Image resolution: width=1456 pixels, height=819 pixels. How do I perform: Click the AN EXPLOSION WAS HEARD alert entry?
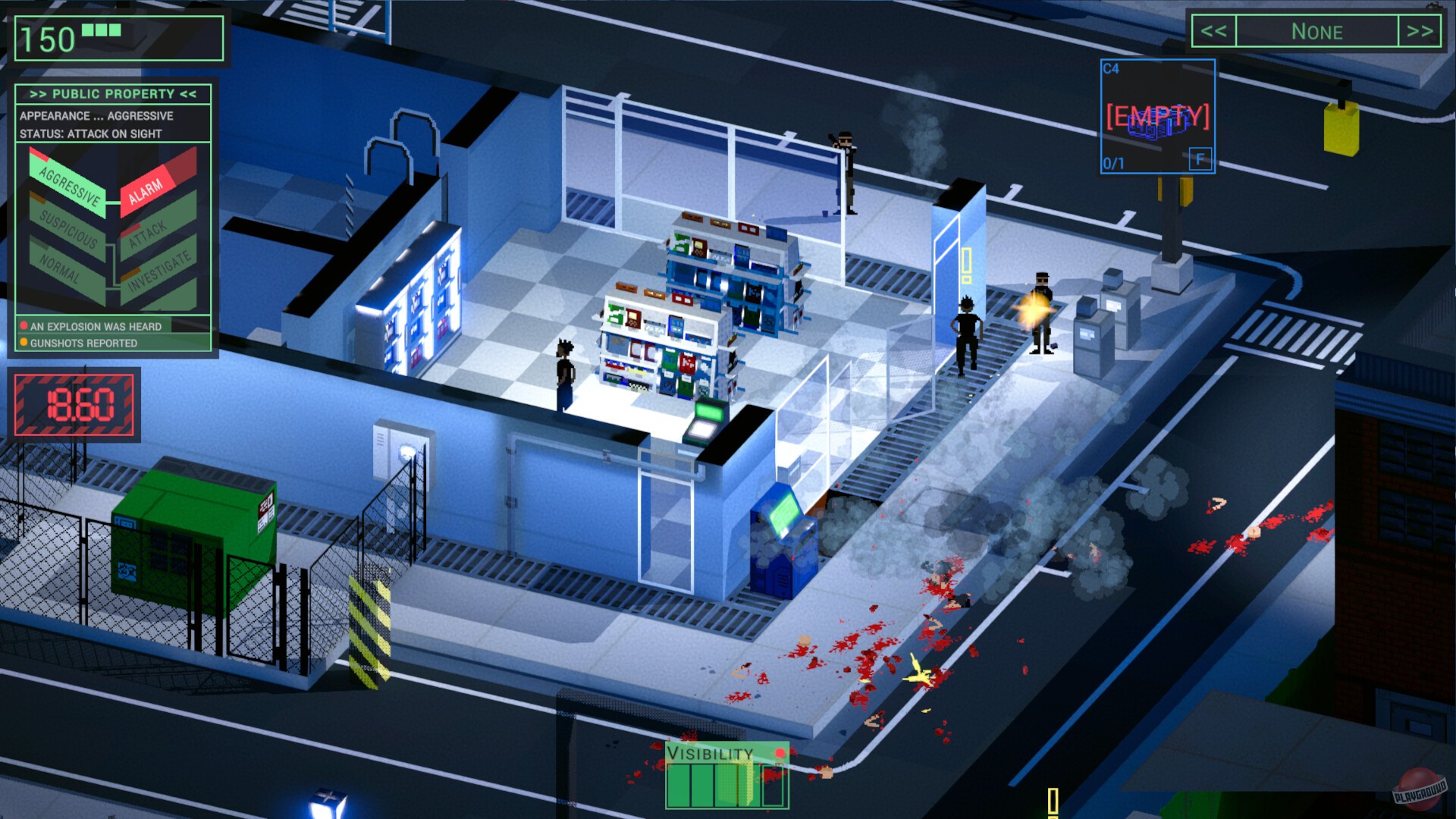(x=95, y=326)
